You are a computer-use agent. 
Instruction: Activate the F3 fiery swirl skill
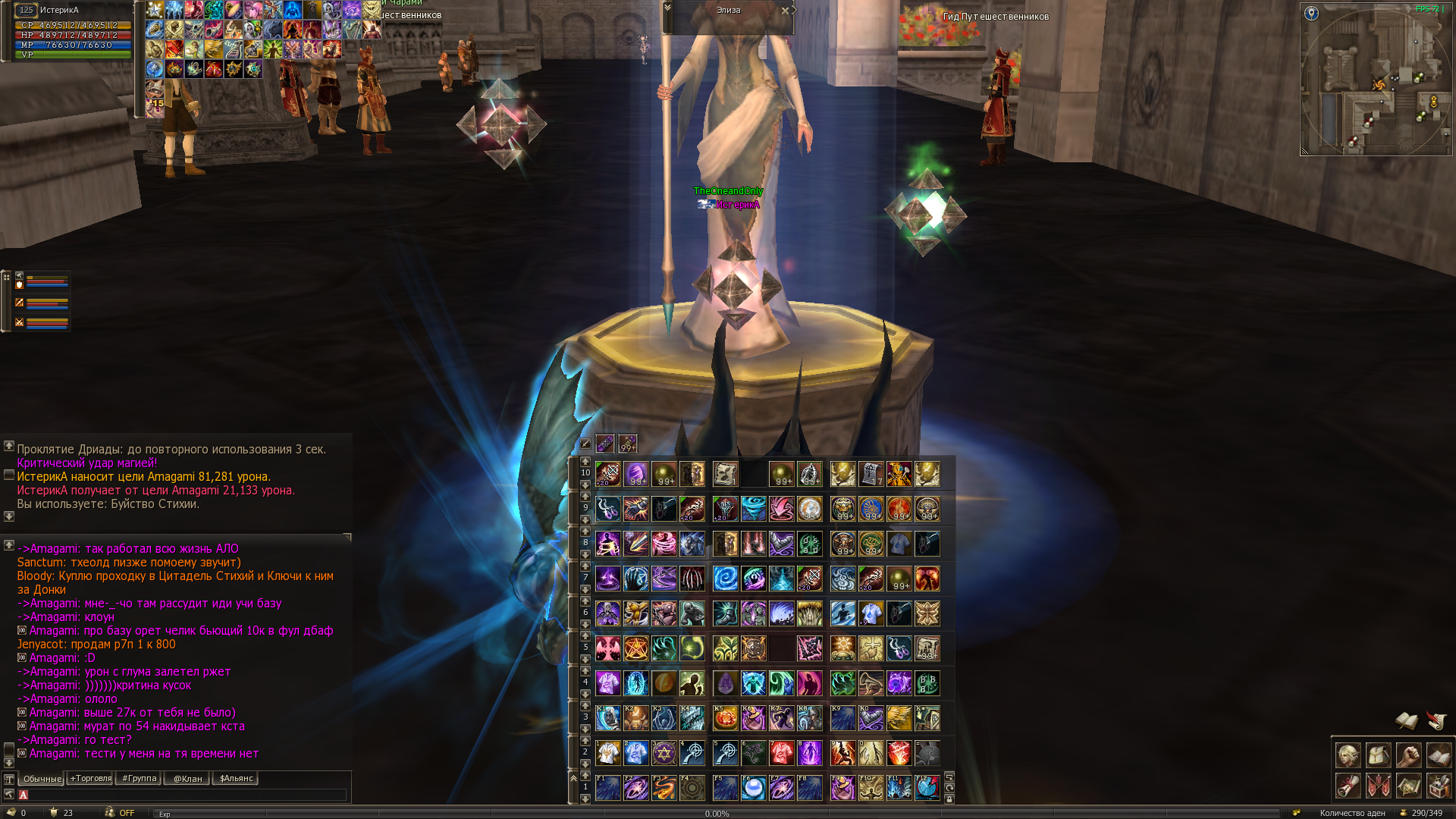coord(664,788)
